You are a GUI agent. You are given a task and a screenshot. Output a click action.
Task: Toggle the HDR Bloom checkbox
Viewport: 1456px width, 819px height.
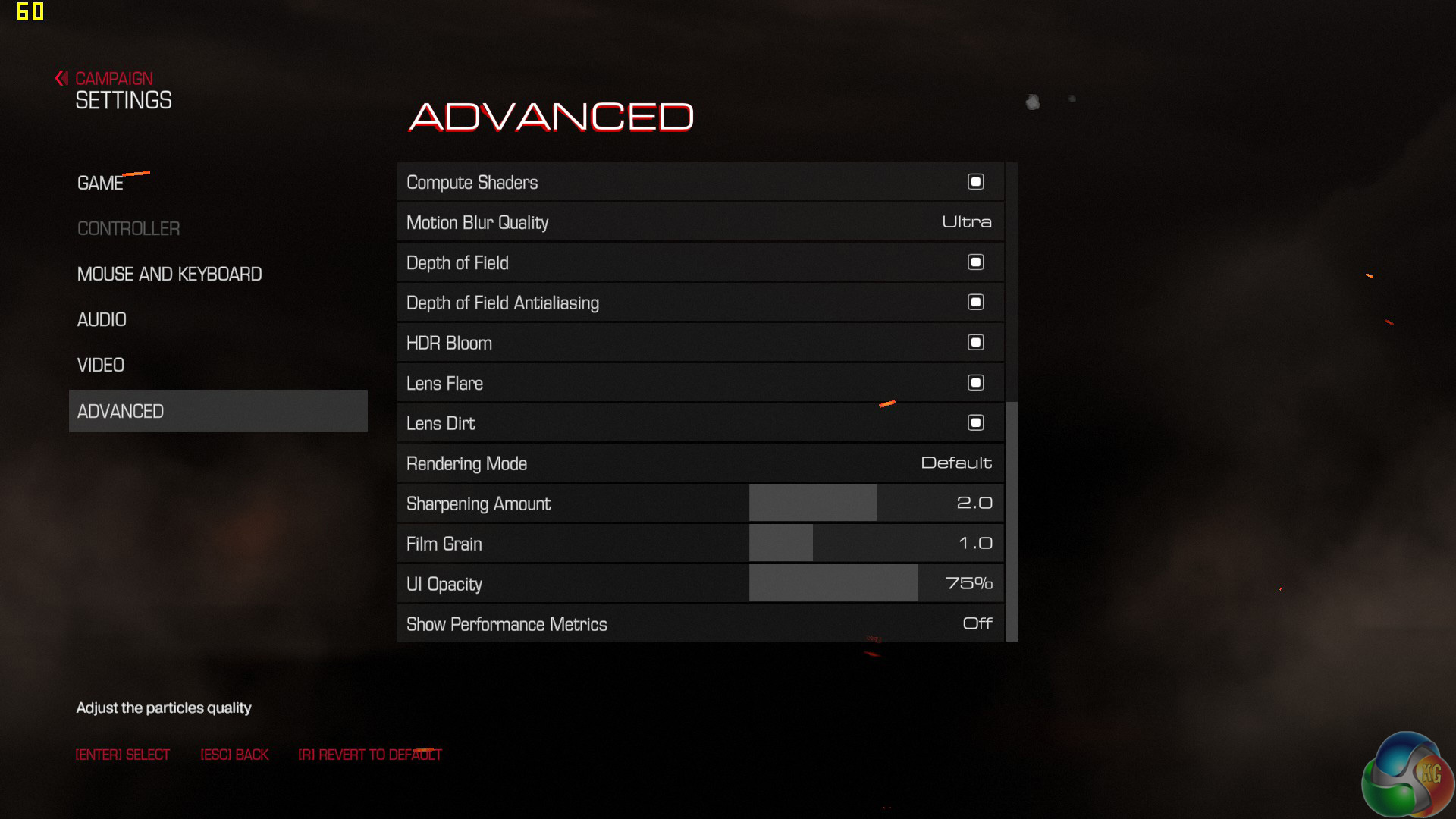(x=975, y=343)
